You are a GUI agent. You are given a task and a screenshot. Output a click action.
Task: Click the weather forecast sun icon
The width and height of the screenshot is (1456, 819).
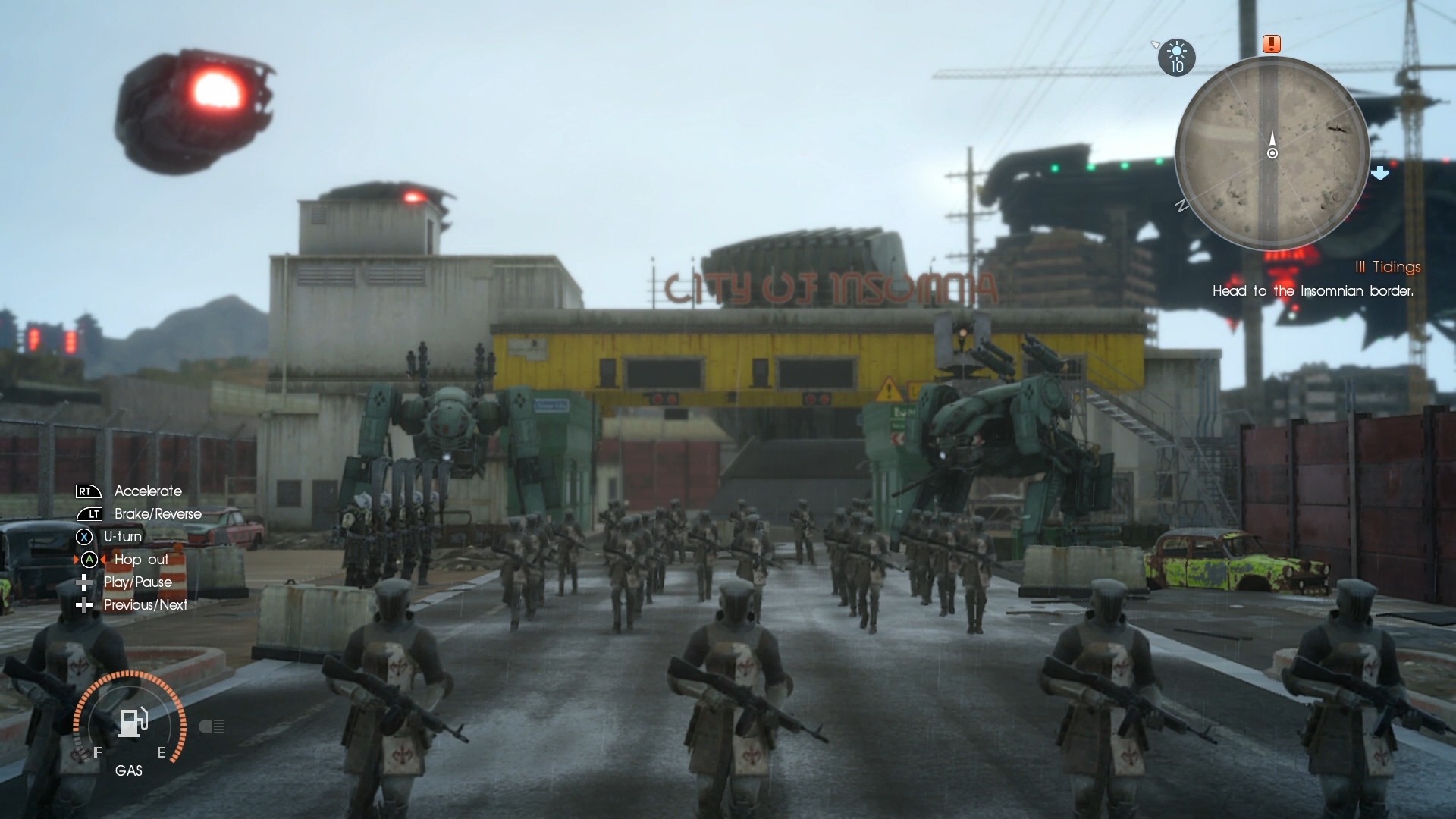[x=1176, y=53]
